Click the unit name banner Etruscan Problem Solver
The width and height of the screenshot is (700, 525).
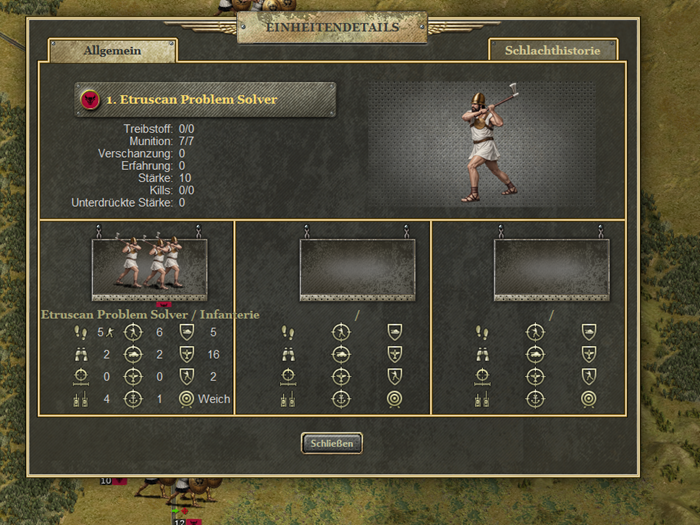205,100
